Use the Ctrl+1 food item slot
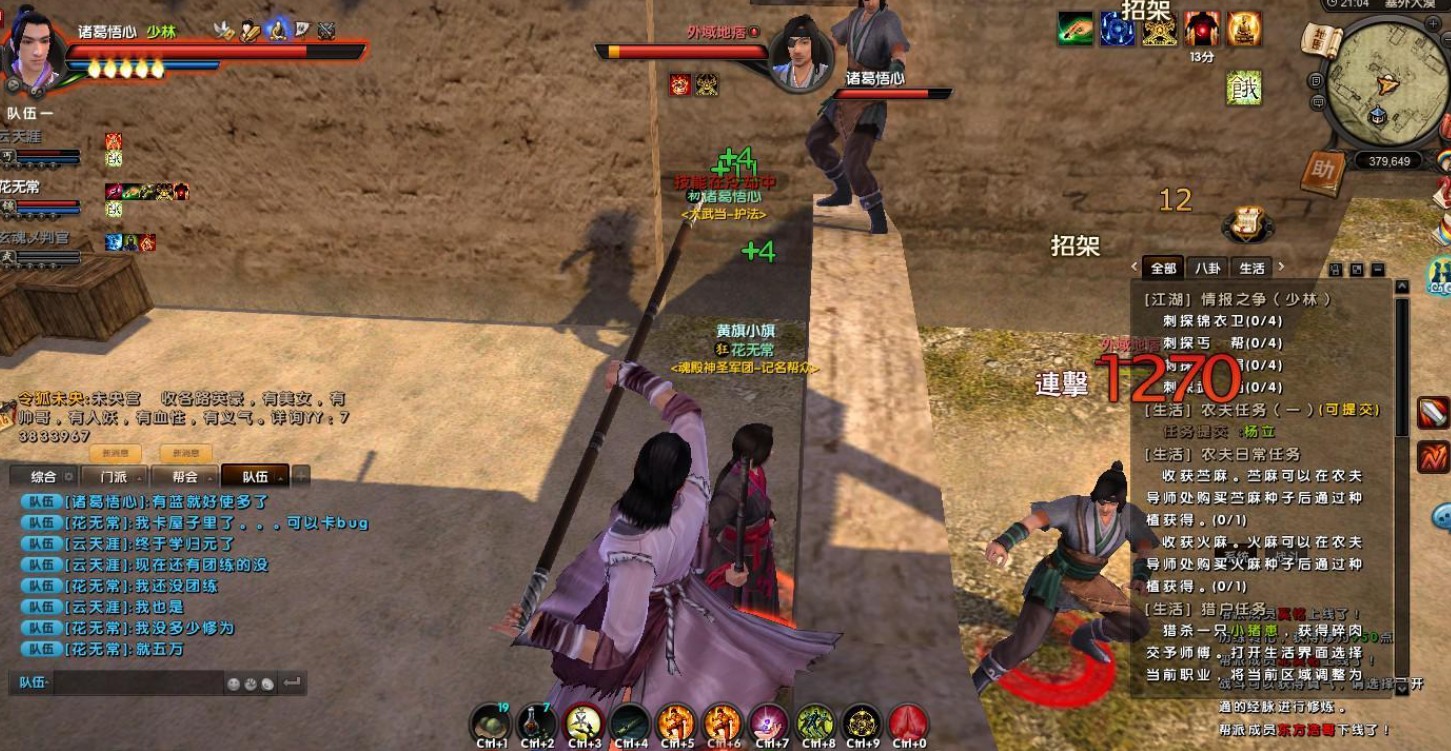Image resolution: width=1451 pixels, height=751 pixels. click(x=491, y=722)
